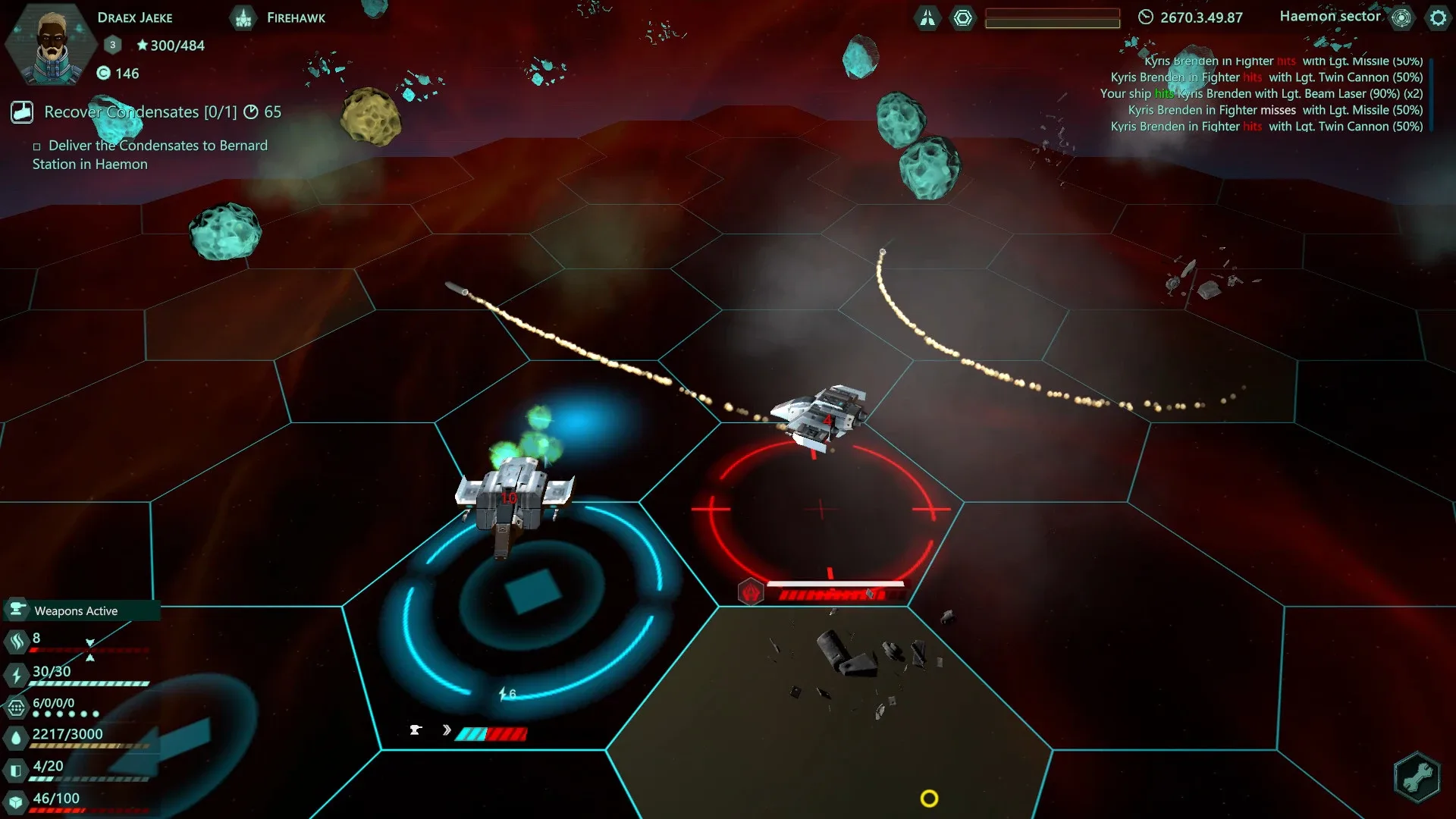1456x819 pixels.
Task: Open the settings gear
Action: click(1438, 17)
